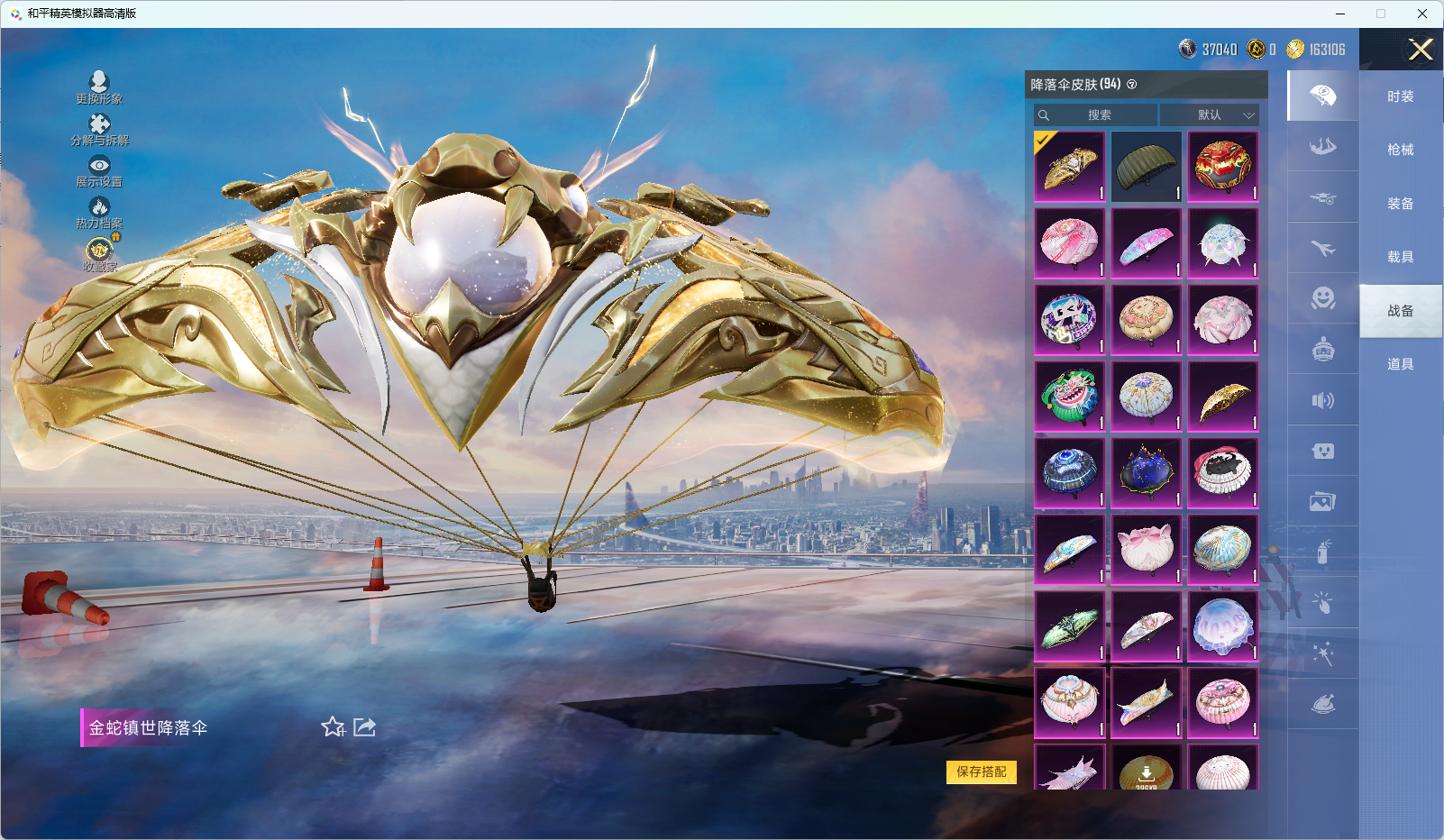Select the 装备 category tab
The height and width of the screenshot is (840, 1444).
1400,204
